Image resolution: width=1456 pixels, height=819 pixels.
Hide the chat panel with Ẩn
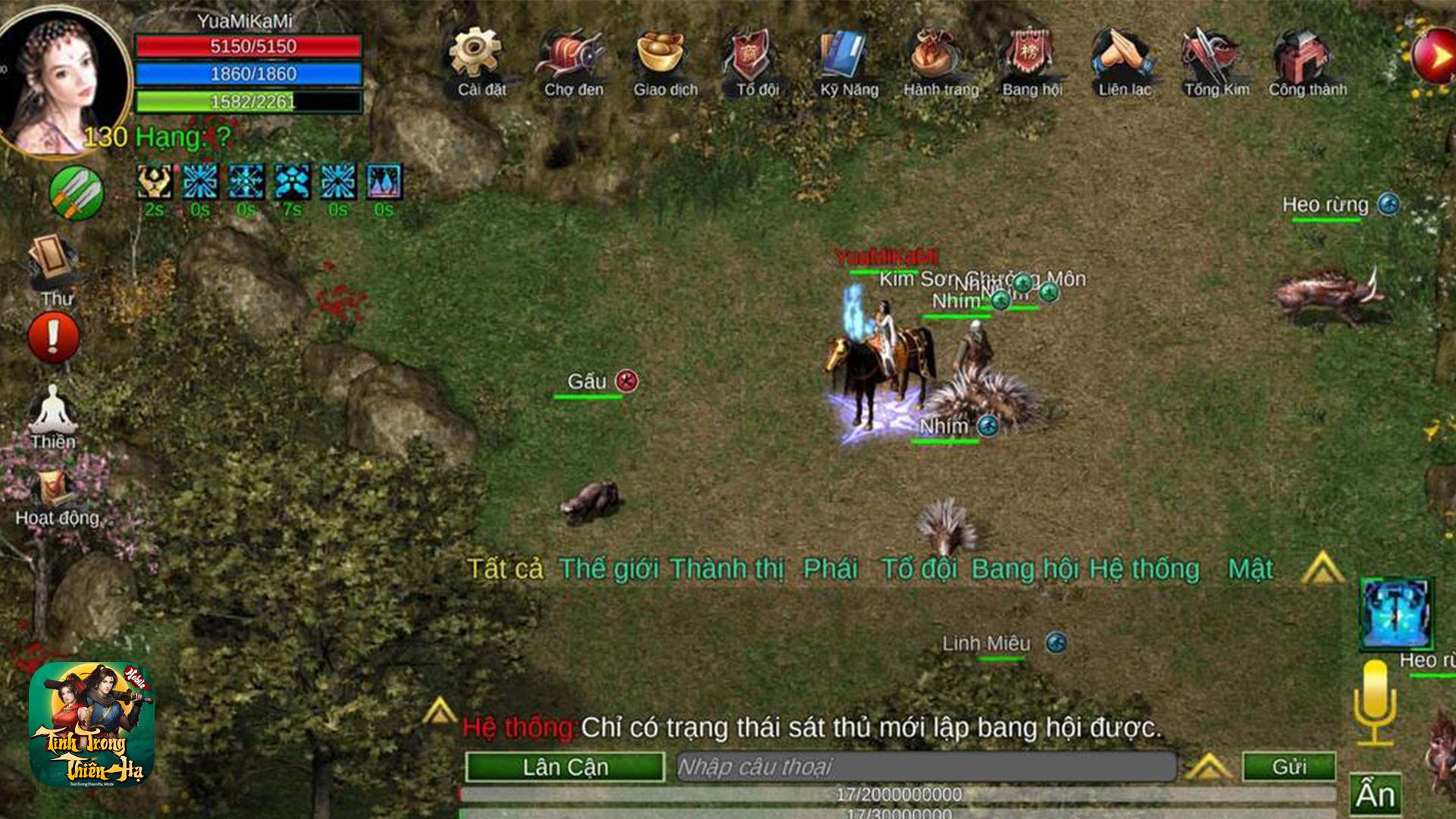tap(1375, 795)
